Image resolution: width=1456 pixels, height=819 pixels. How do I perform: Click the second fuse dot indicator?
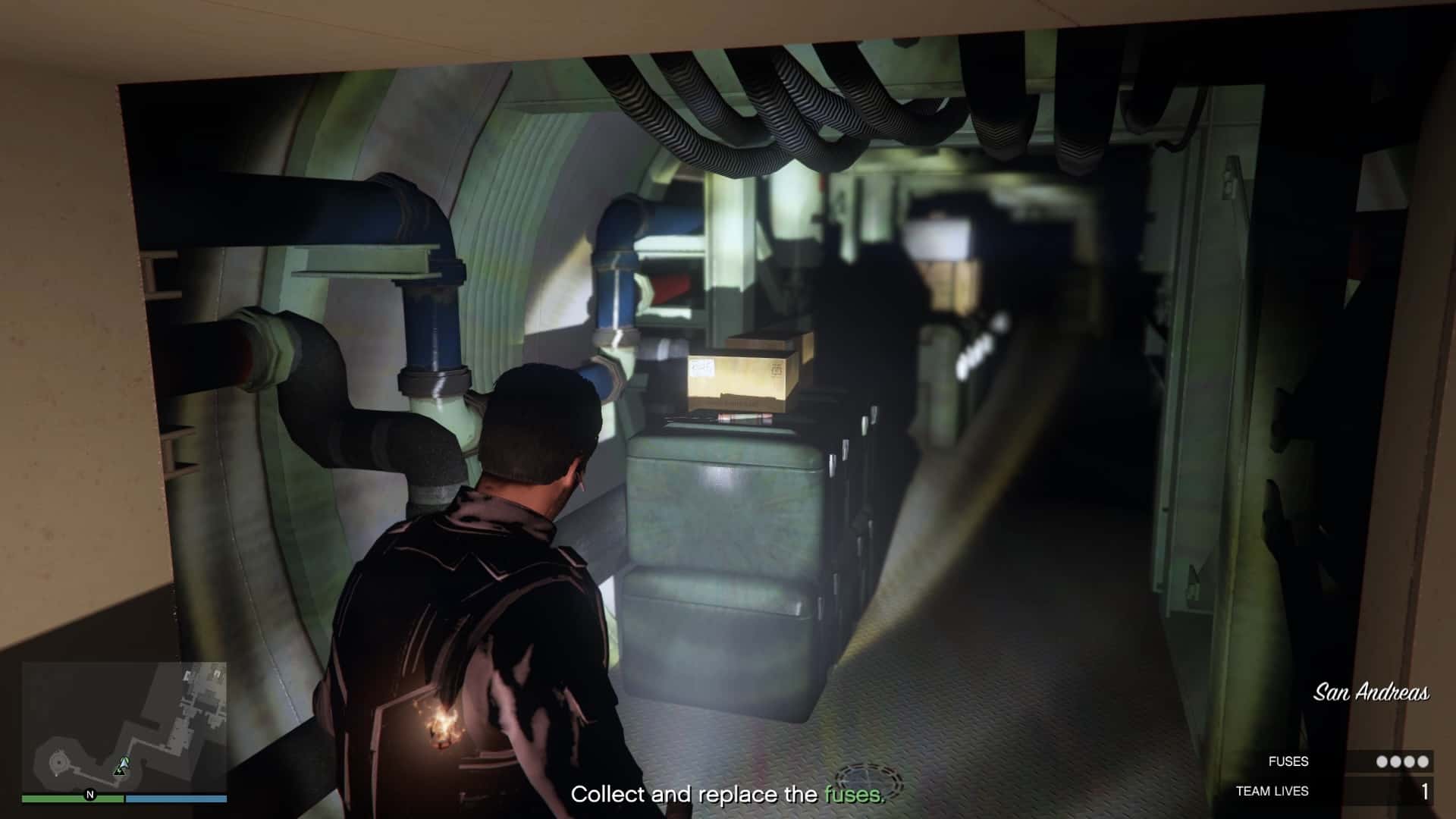point(1396,761)
